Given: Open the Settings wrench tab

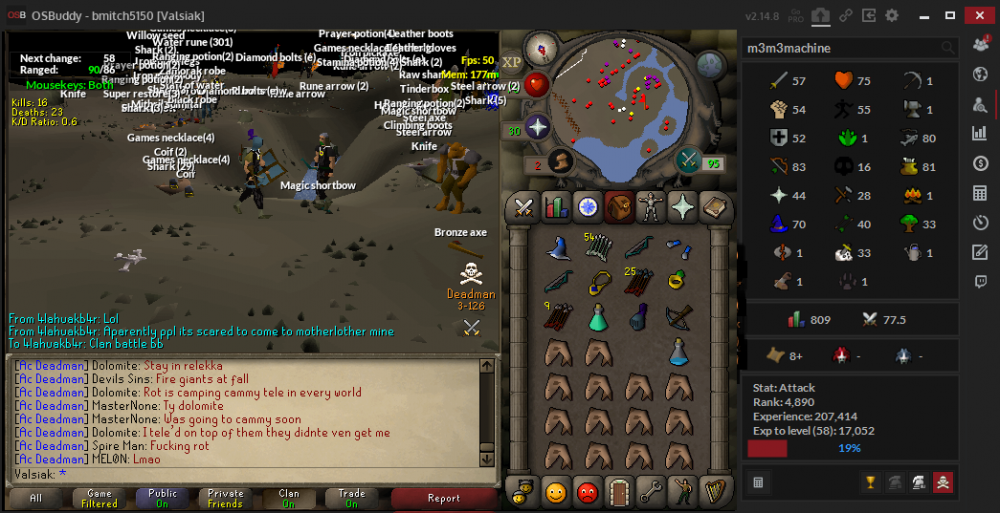Looking at the screenshot, I should pyautogui.click(x=651, y=491).
